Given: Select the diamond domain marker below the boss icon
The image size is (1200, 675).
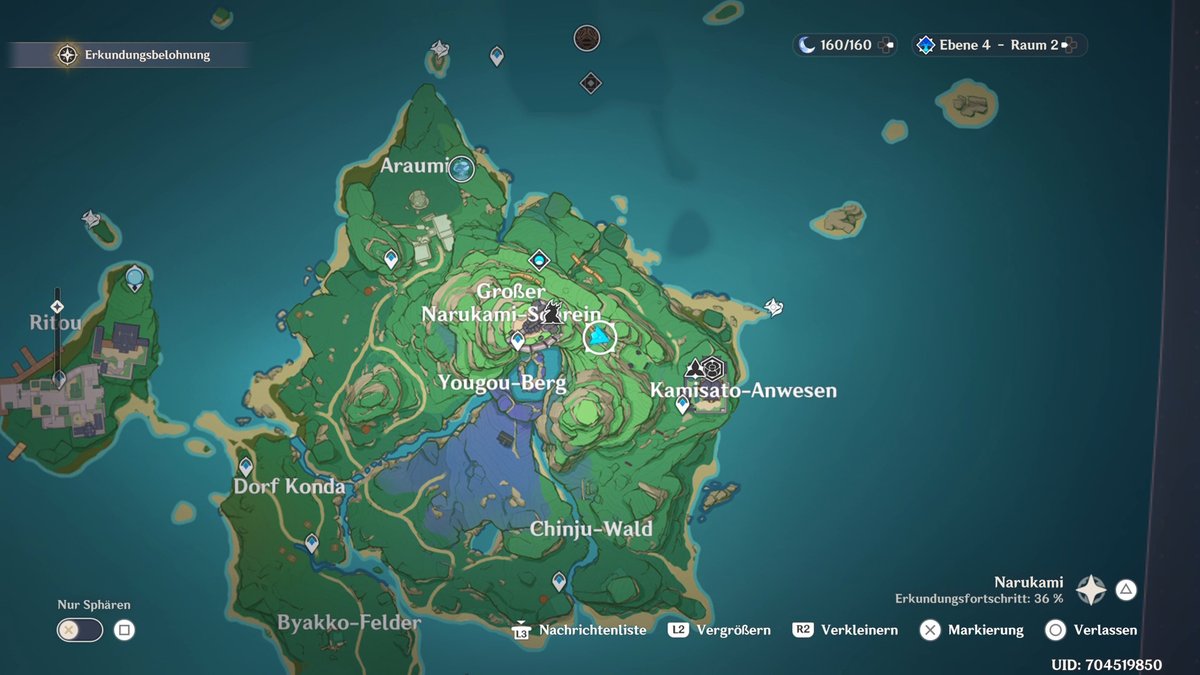Looking at the screenshot, I should tap(591, 83).
